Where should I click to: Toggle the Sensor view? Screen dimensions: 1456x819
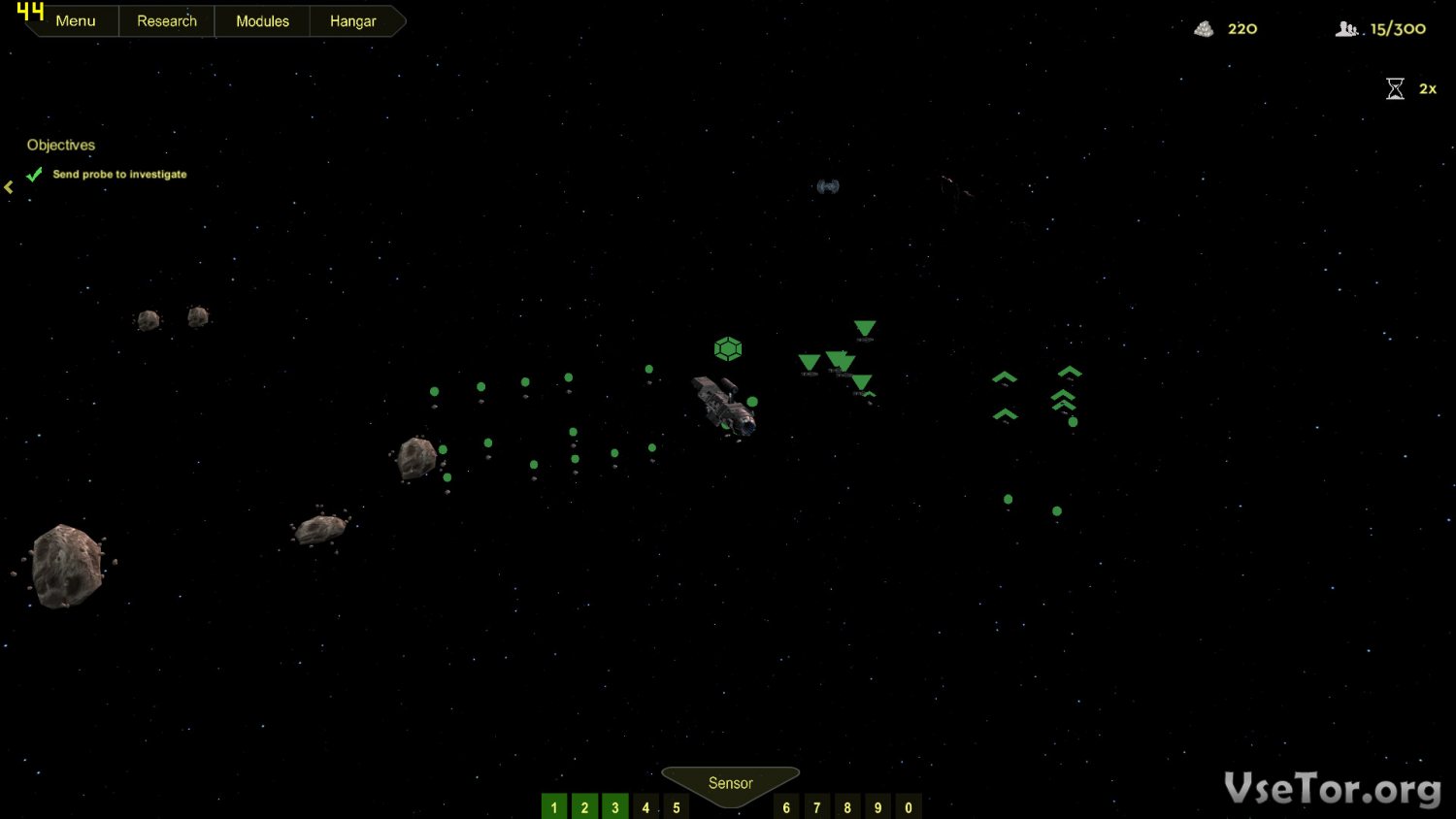730,783
